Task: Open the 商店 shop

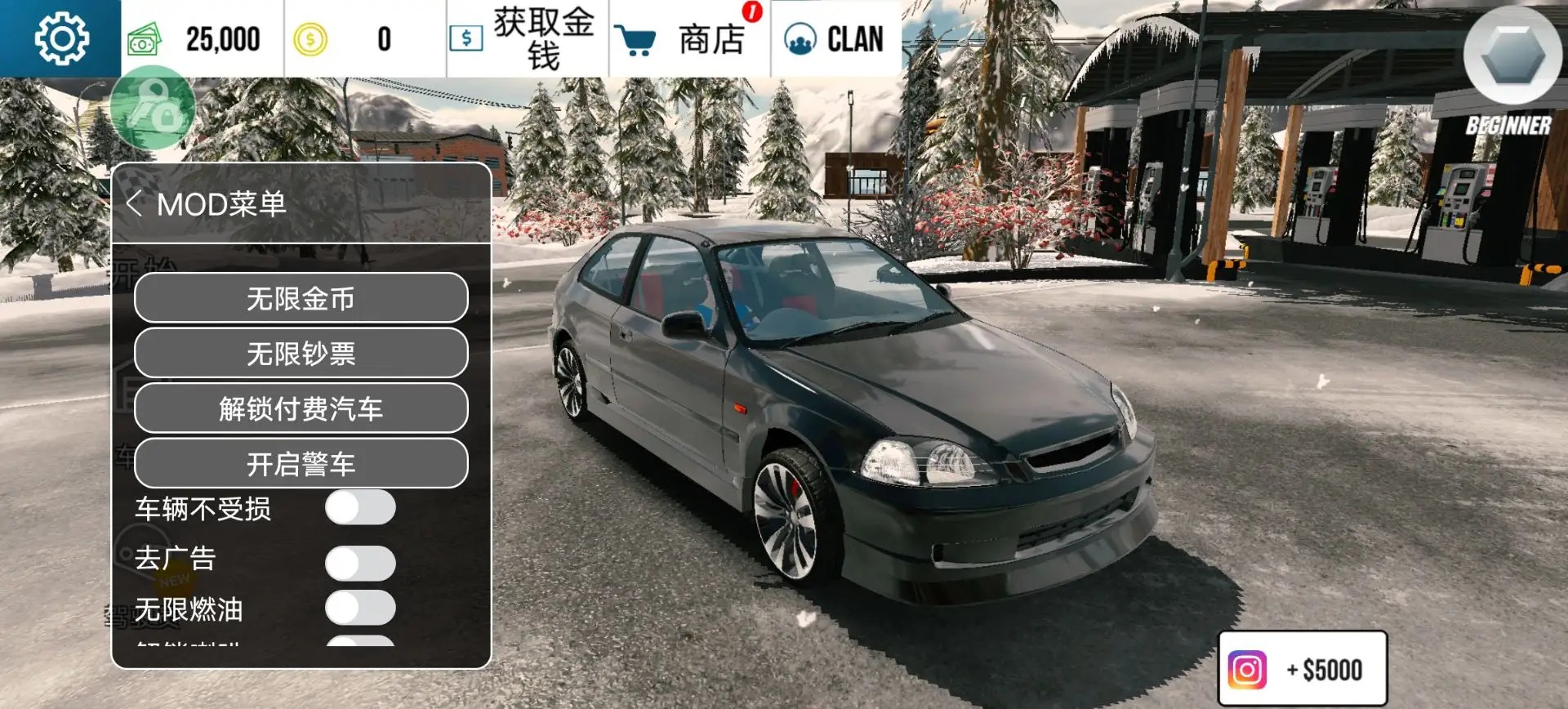Action: click(x=689, y=38)
